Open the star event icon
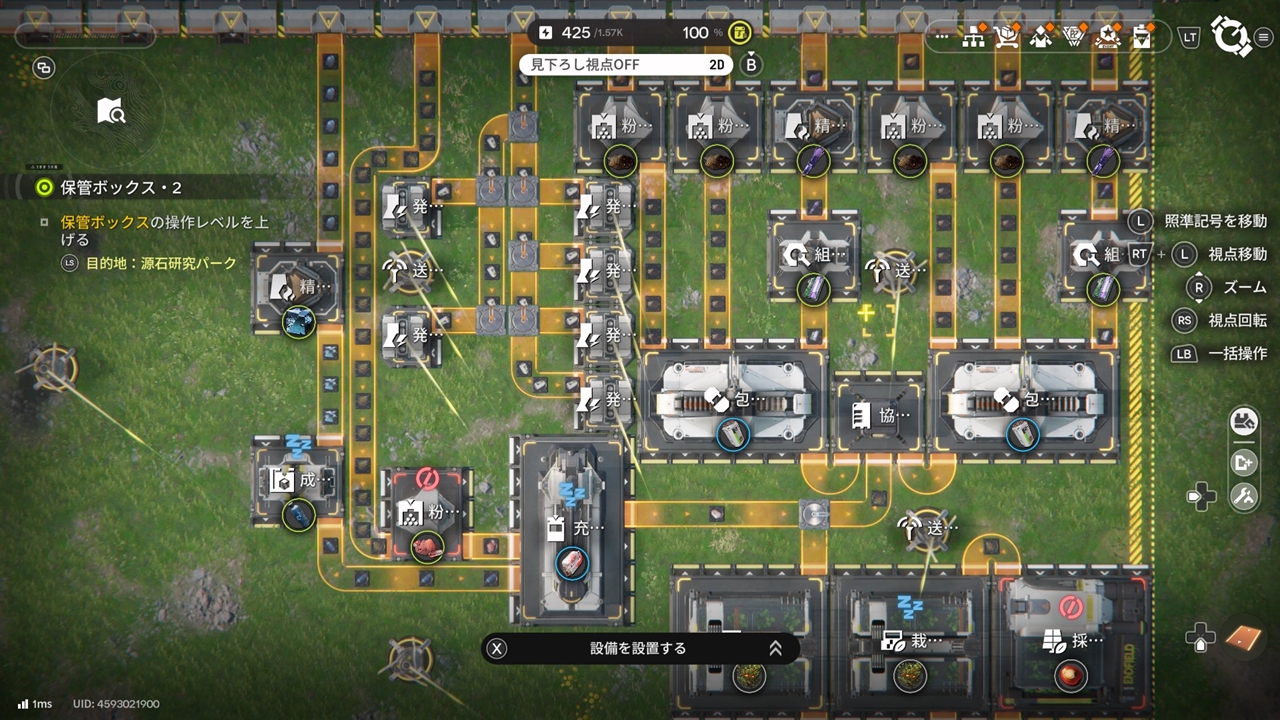The height and width of the screenshot is (720, 1280). pos(1106,37)
